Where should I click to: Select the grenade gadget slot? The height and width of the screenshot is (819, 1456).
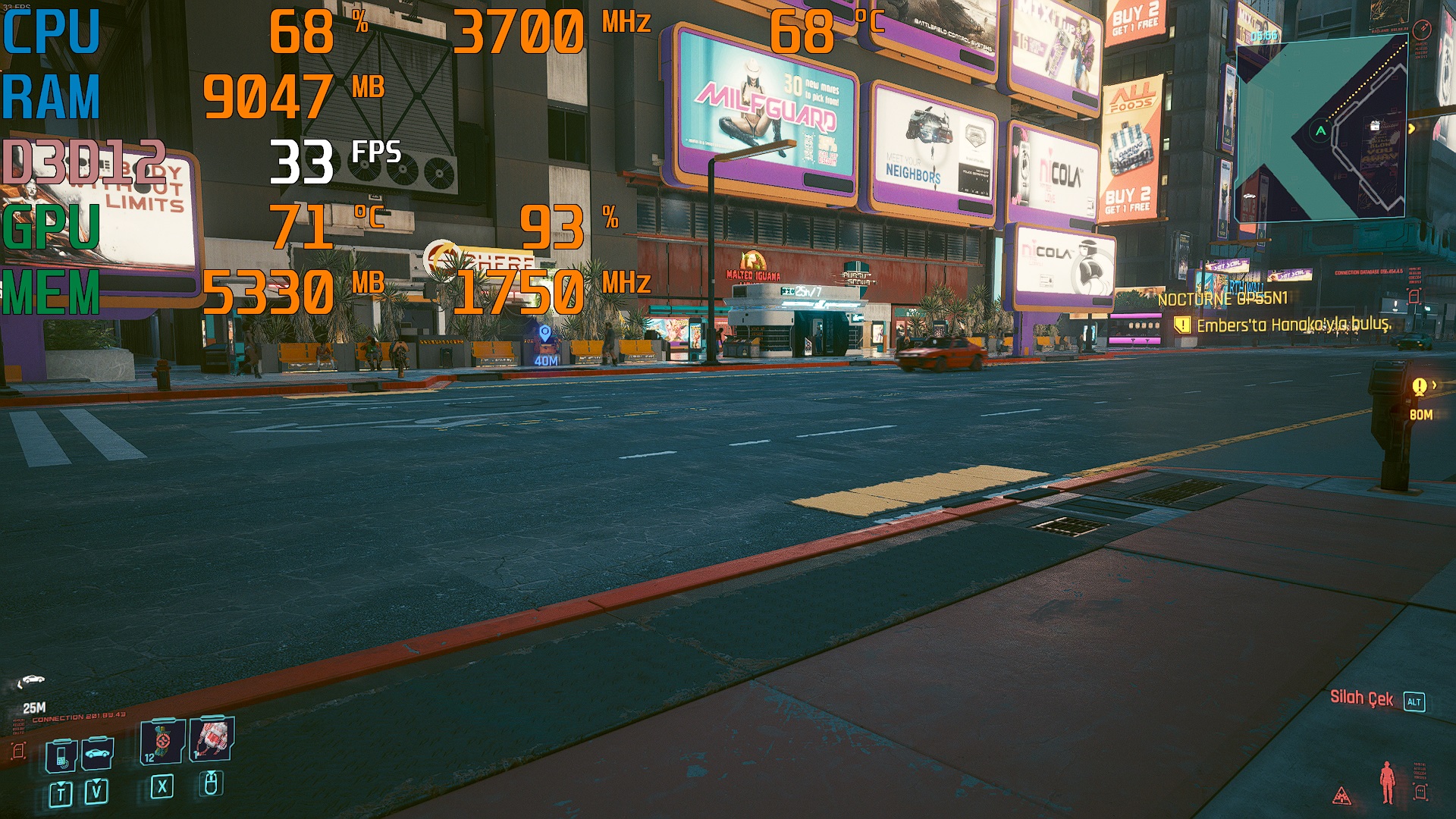(212, 738)
